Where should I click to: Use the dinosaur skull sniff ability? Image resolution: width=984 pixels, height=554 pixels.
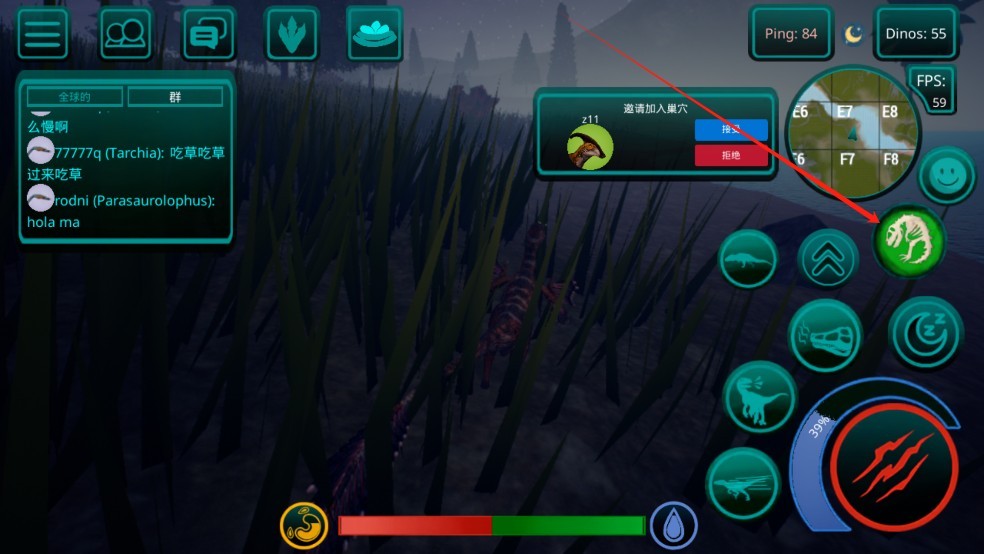point(825,336)
